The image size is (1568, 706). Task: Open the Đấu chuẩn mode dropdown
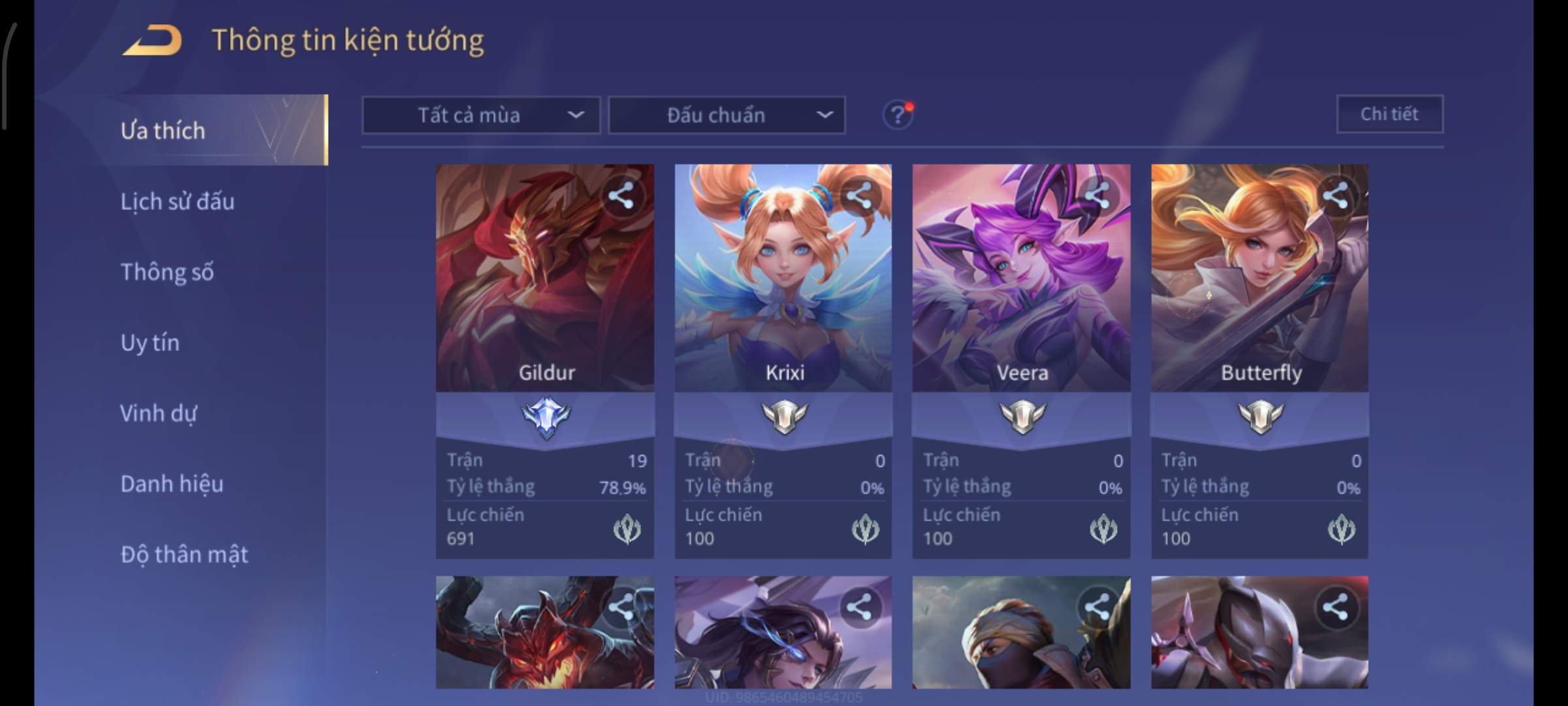pos(727,116)
